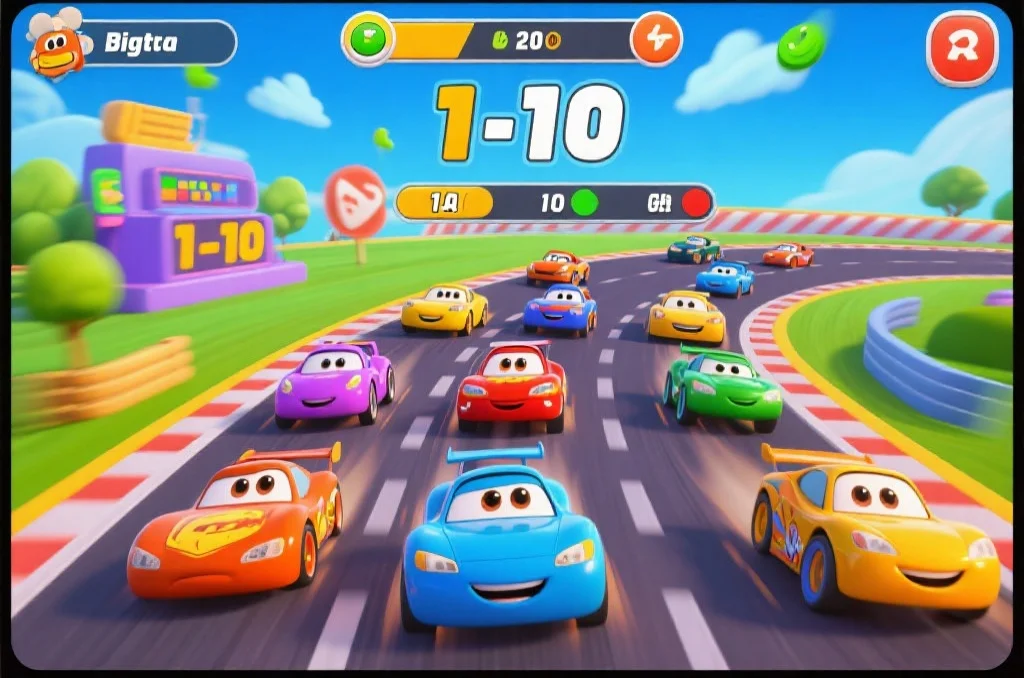
Task: Click the red button in the top-right corner
Action: (962, 47)
